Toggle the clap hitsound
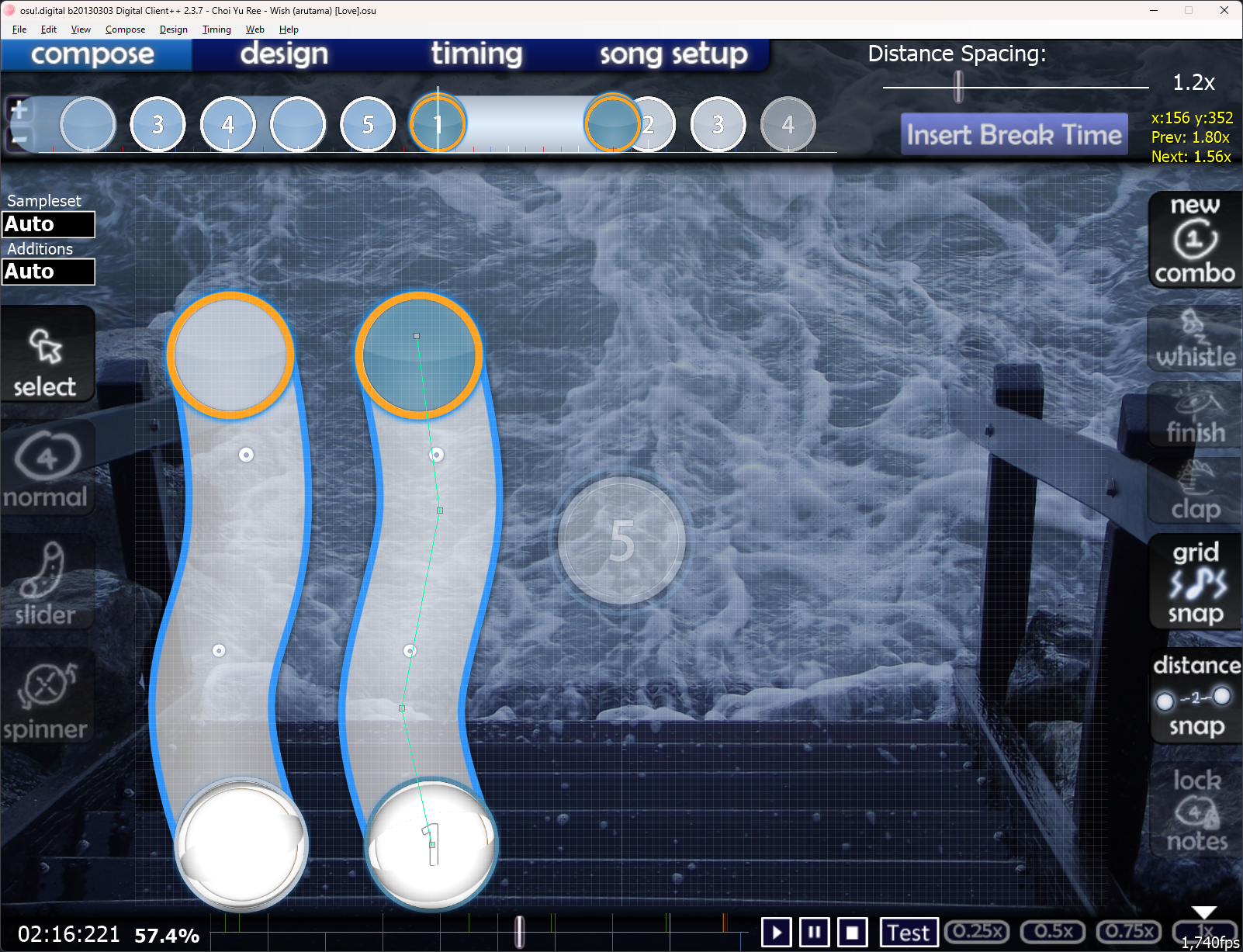Viewport: 1243px width, 952px height. click(1195, 492)
